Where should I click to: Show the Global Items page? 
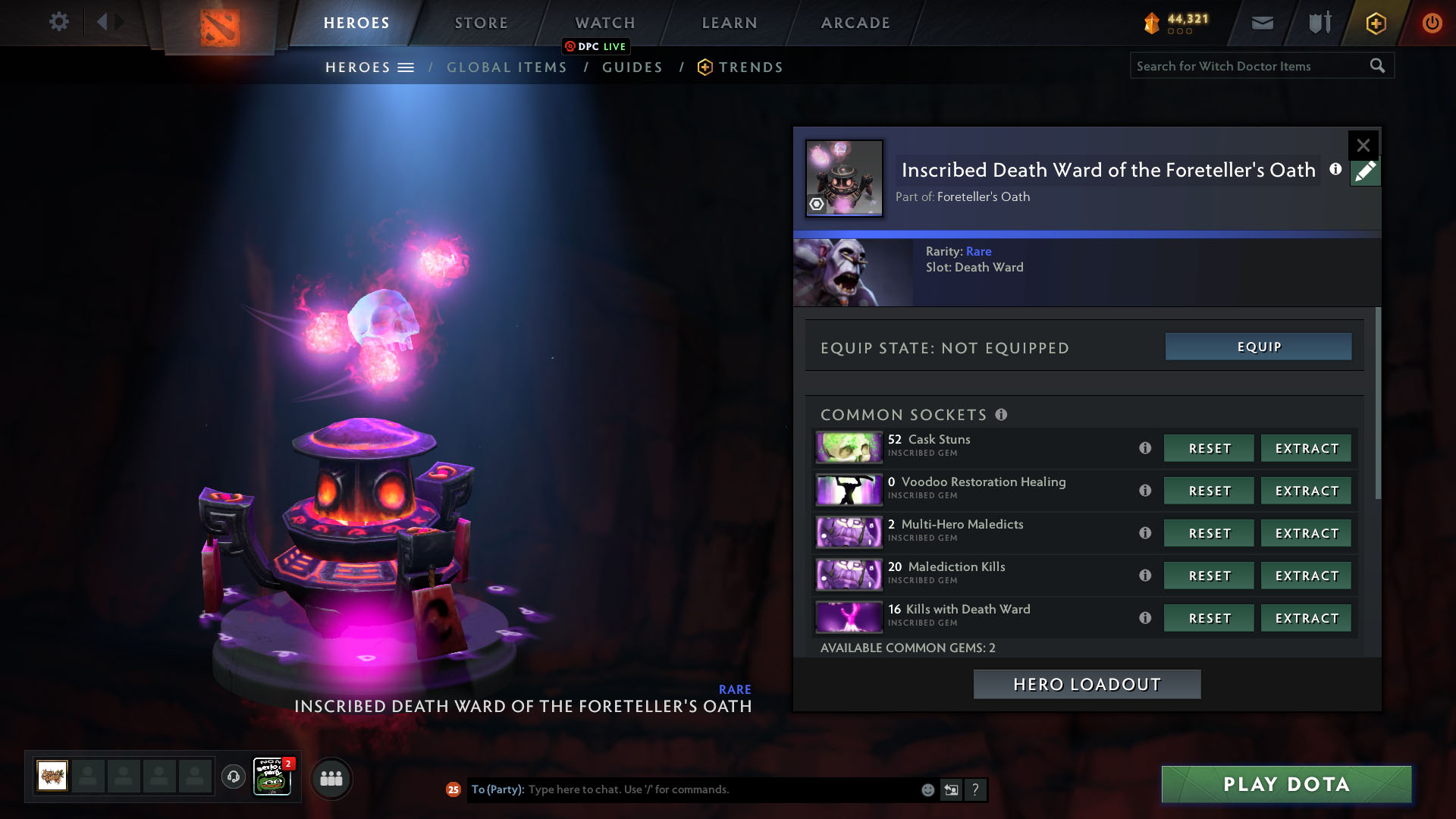pyautogui.click(x=507, y=67)
